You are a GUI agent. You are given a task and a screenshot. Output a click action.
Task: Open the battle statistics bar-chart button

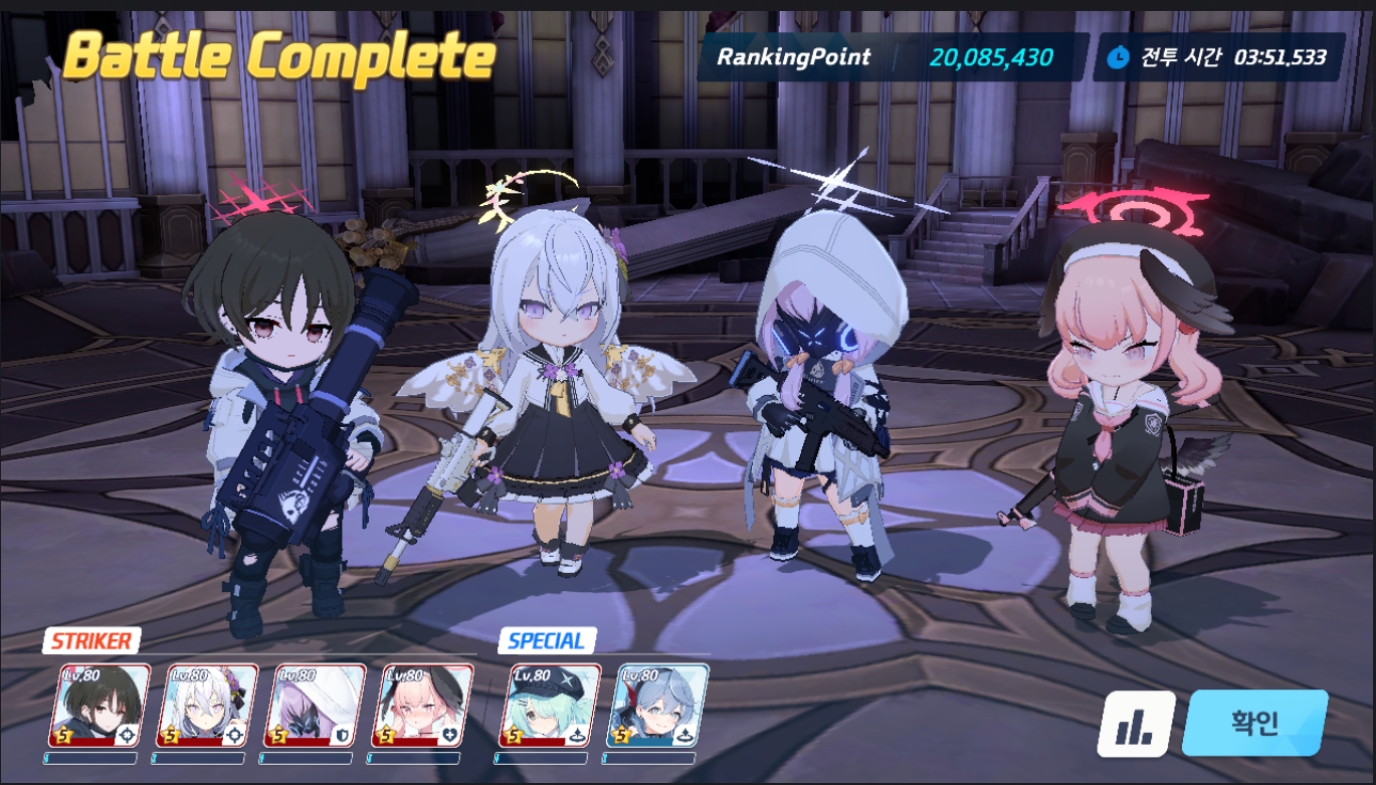coord(1136,724)
